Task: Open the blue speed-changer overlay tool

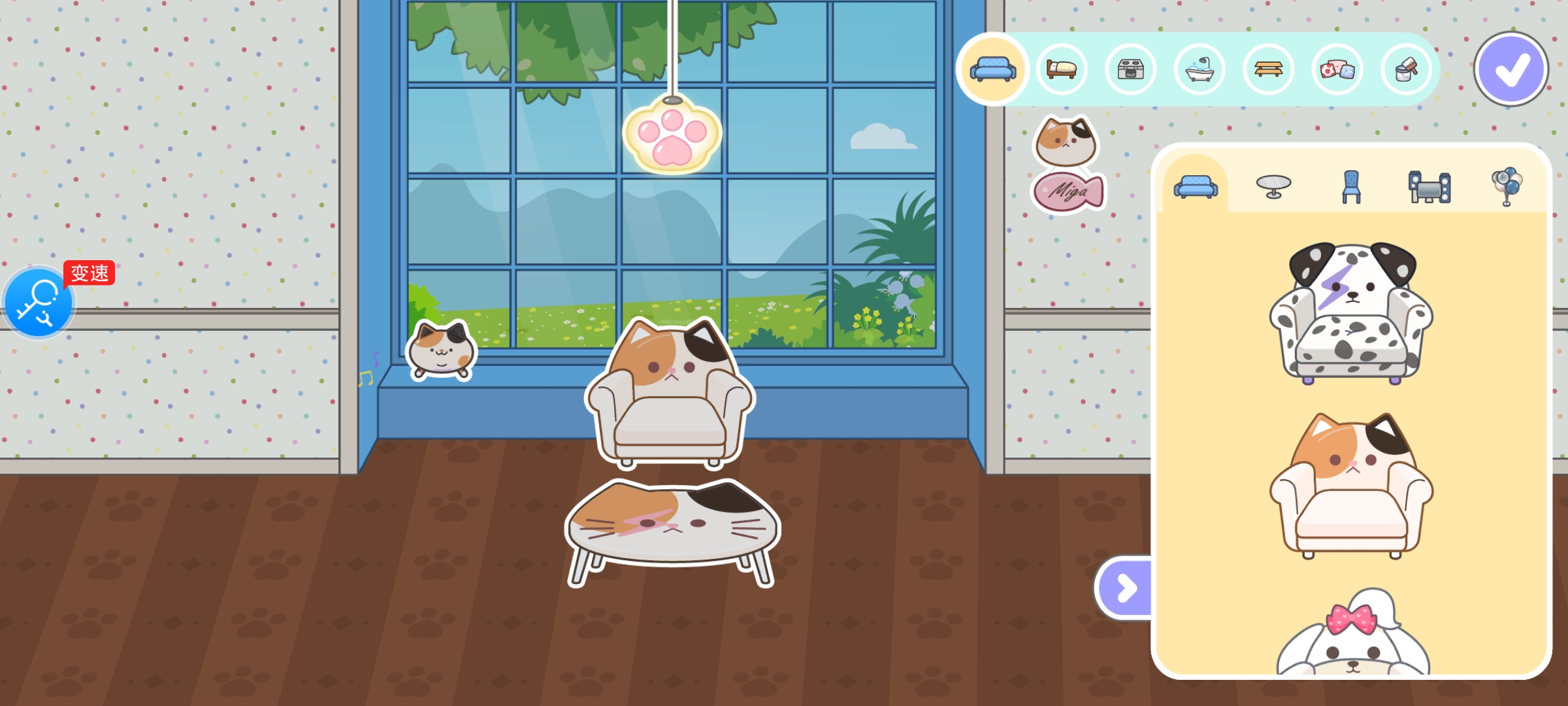Action: 39,302
